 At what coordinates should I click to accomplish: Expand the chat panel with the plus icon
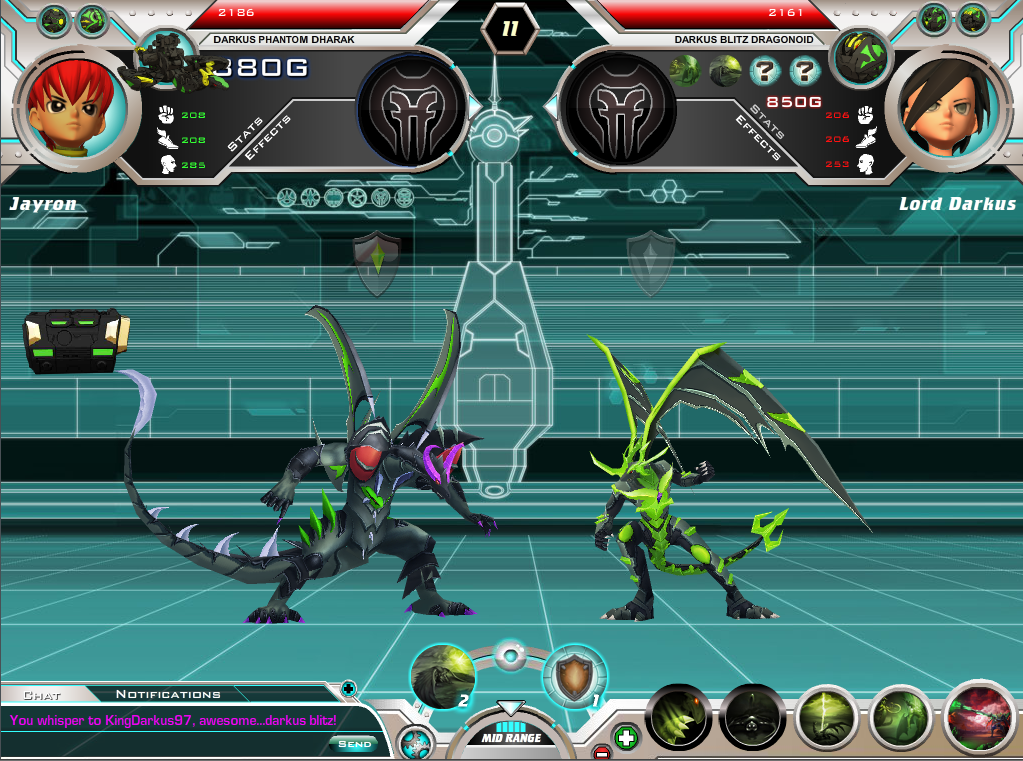click(x=348, y=688)
